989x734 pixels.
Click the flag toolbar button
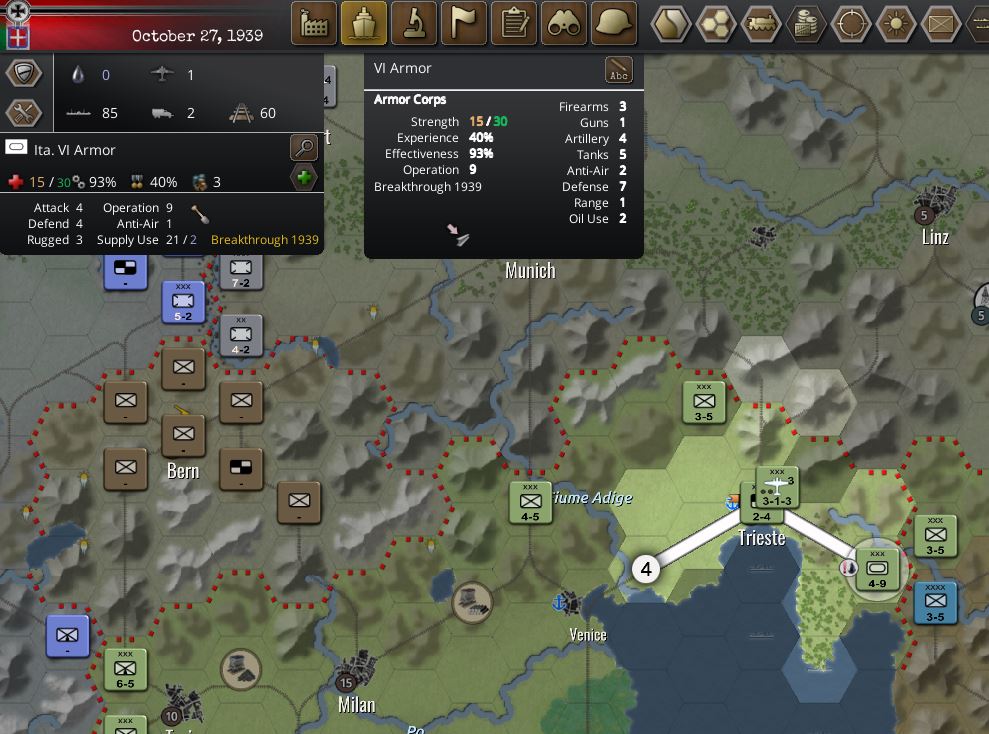[464, 23]
